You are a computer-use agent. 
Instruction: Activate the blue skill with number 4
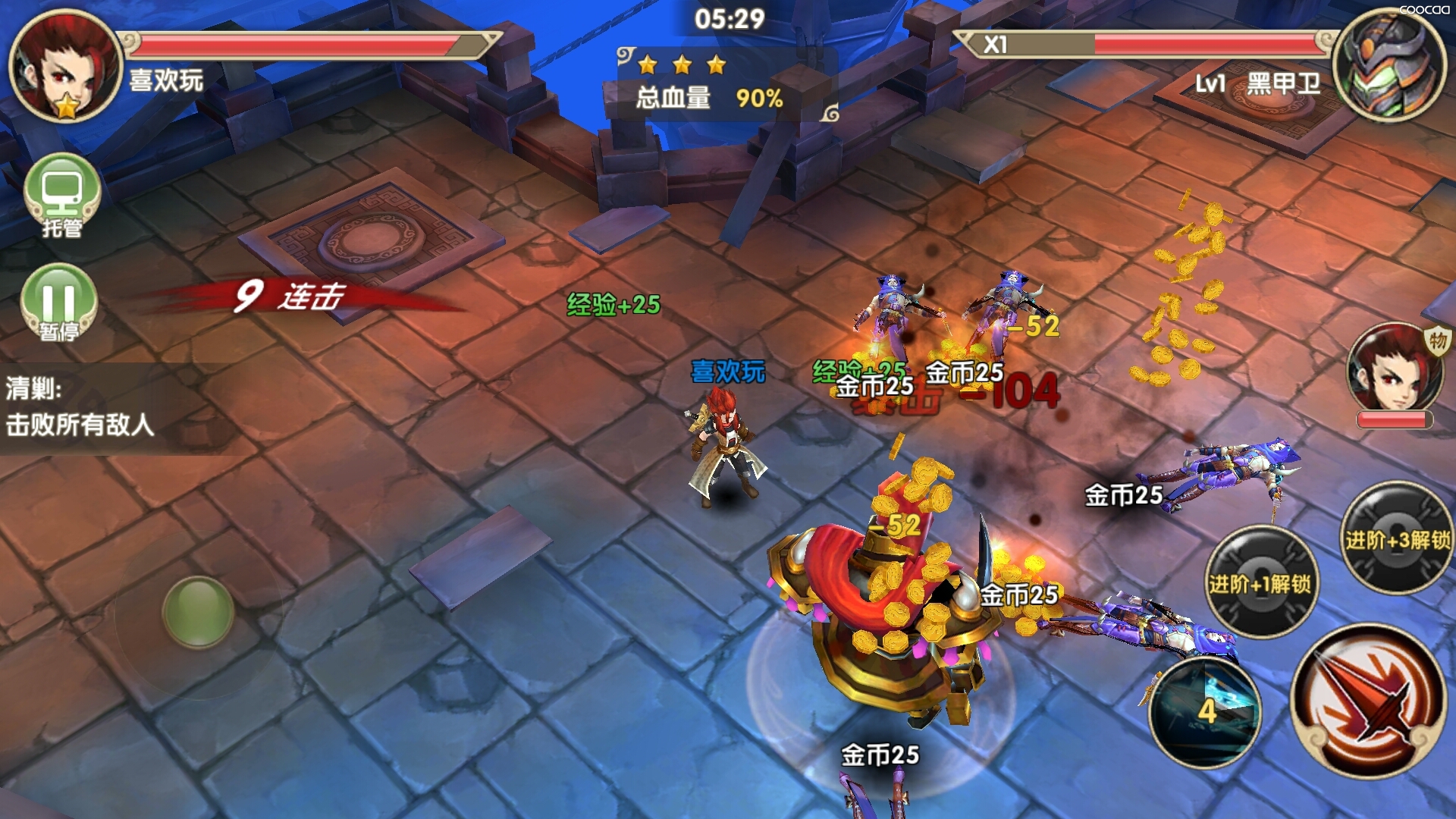[x=1206, y=711]
